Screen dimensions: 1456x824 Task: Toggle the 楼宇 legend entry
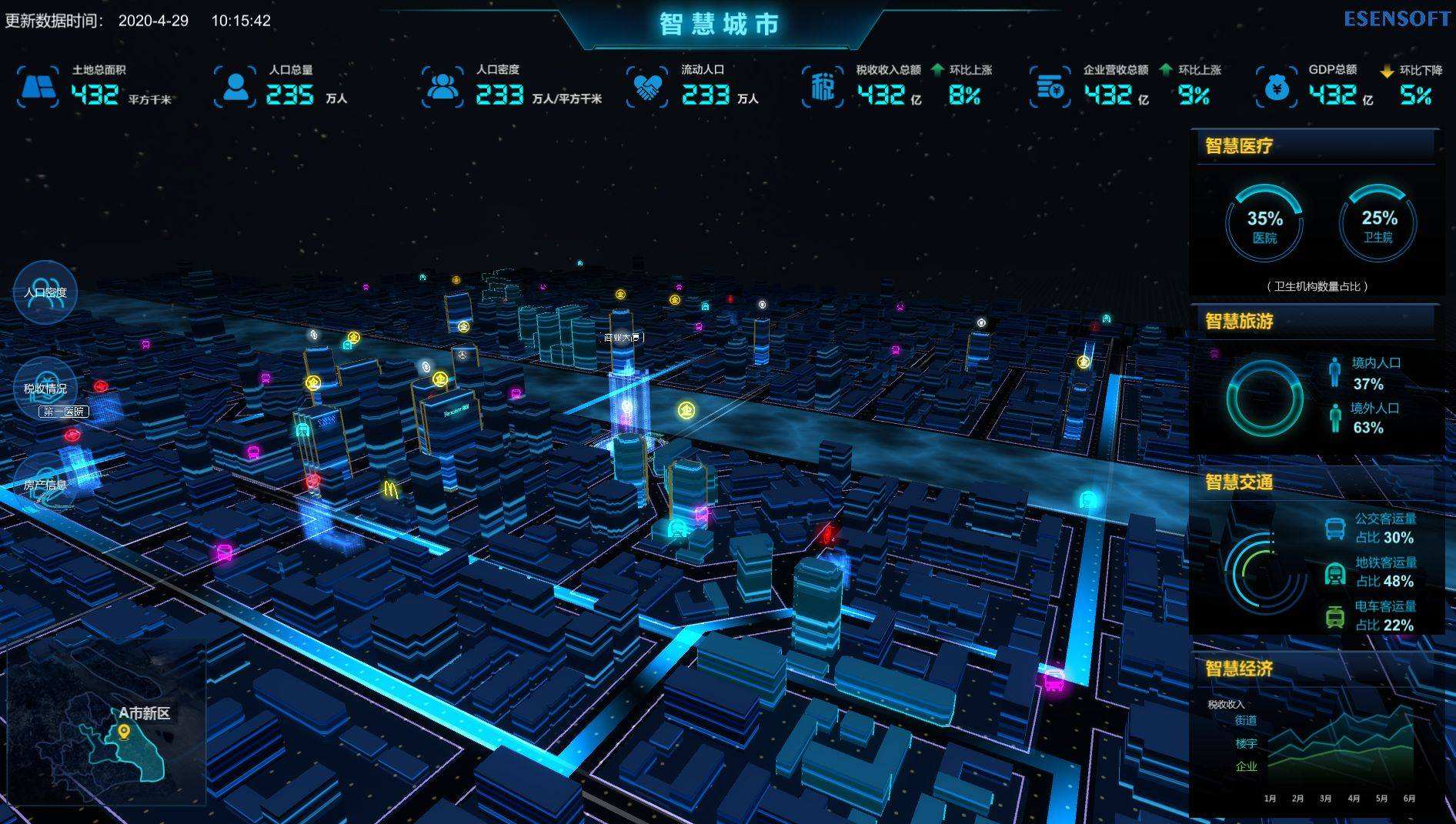1246,743
